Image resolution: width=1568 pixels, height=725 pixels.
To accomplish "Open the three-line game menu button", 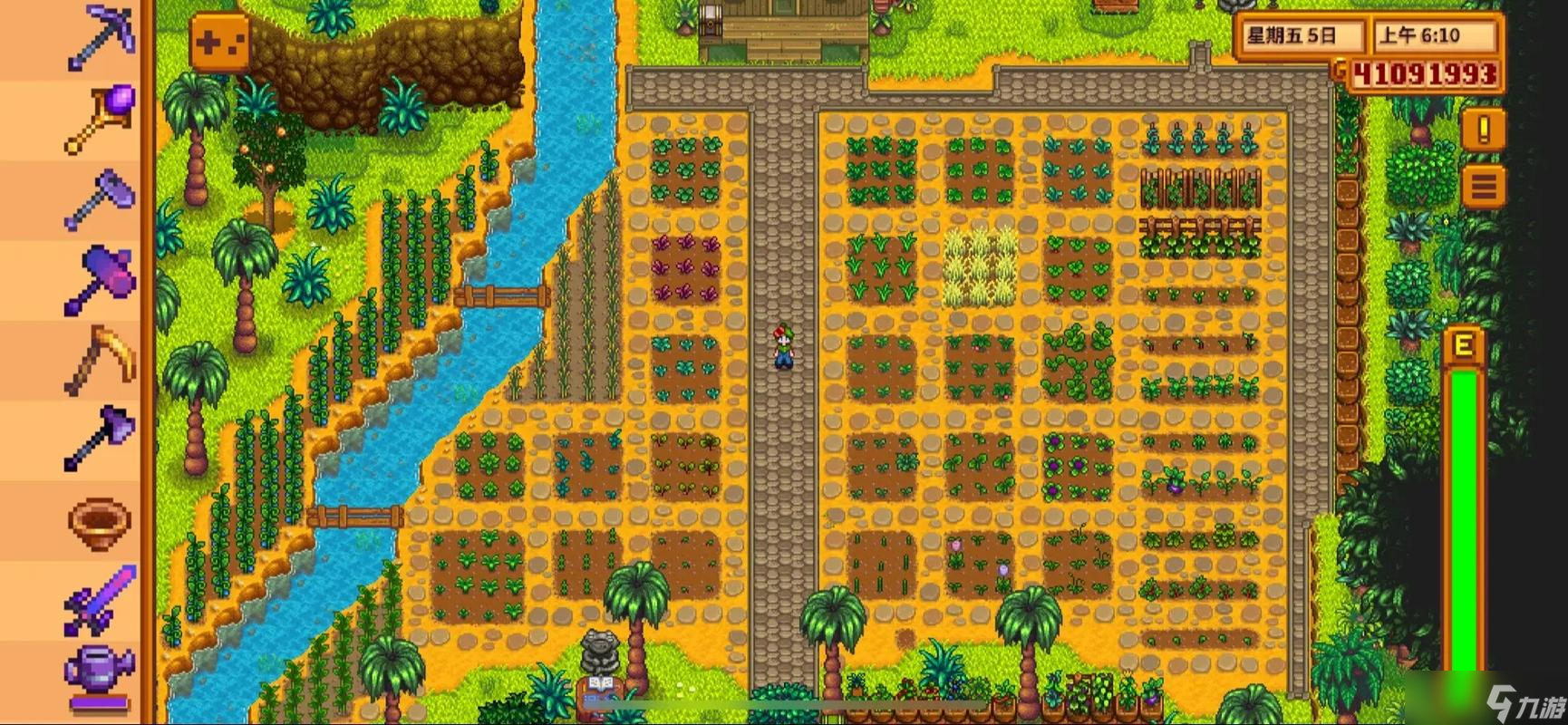I will click(x=1483, y=188).
